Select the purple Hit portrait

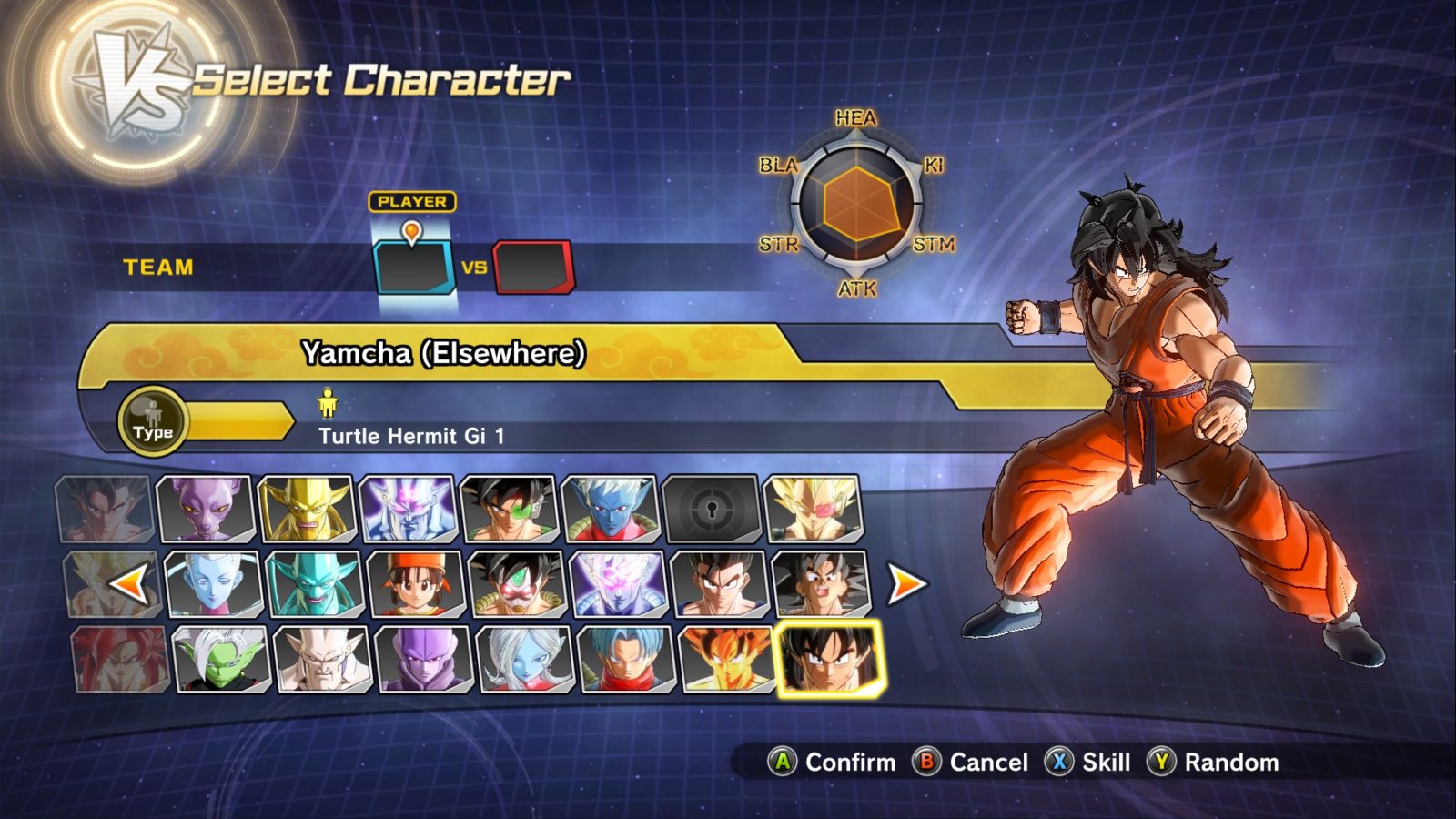(x=423, y=659)
